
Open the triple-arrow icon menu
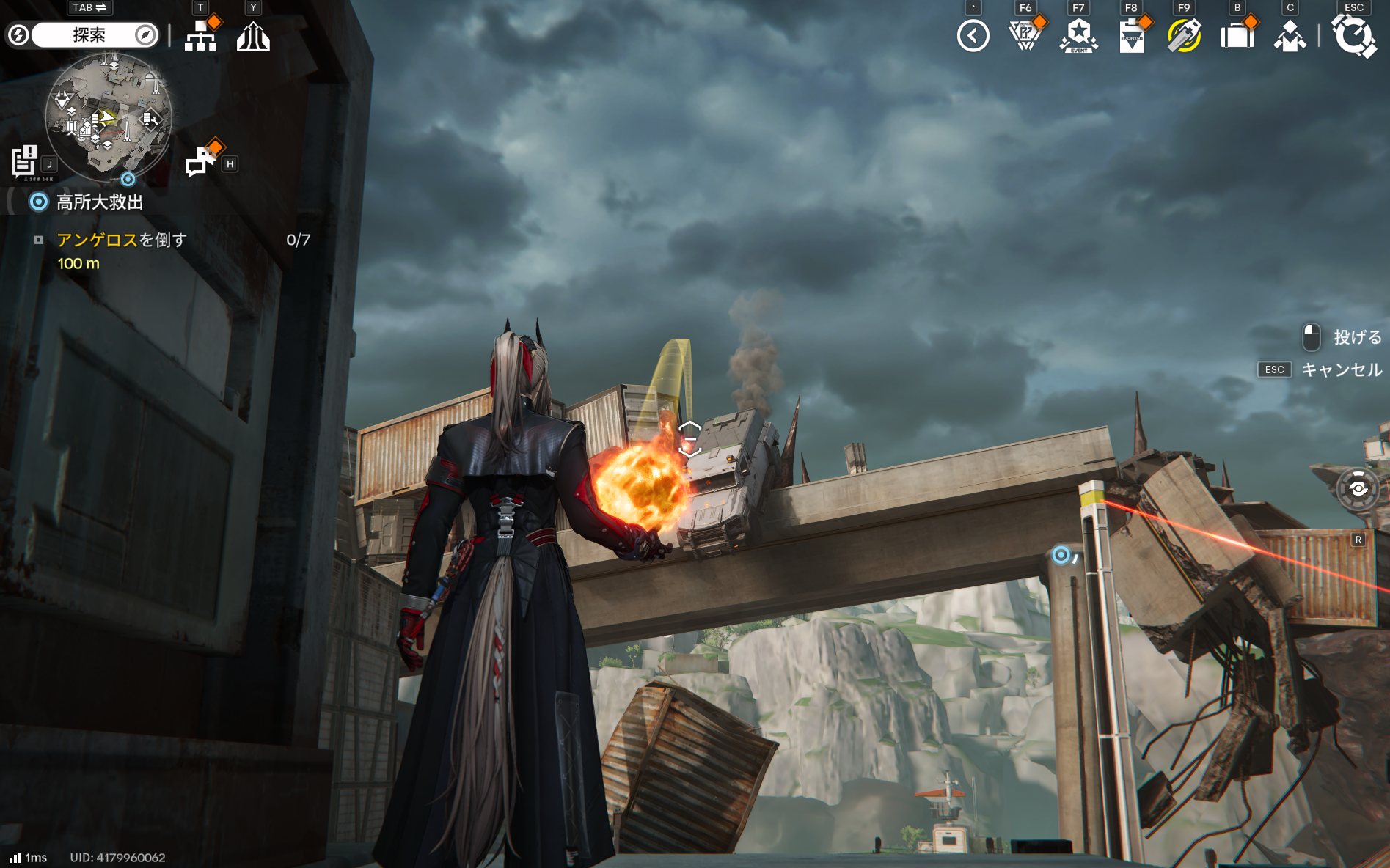pyautogui.click(x=253, y=35)
